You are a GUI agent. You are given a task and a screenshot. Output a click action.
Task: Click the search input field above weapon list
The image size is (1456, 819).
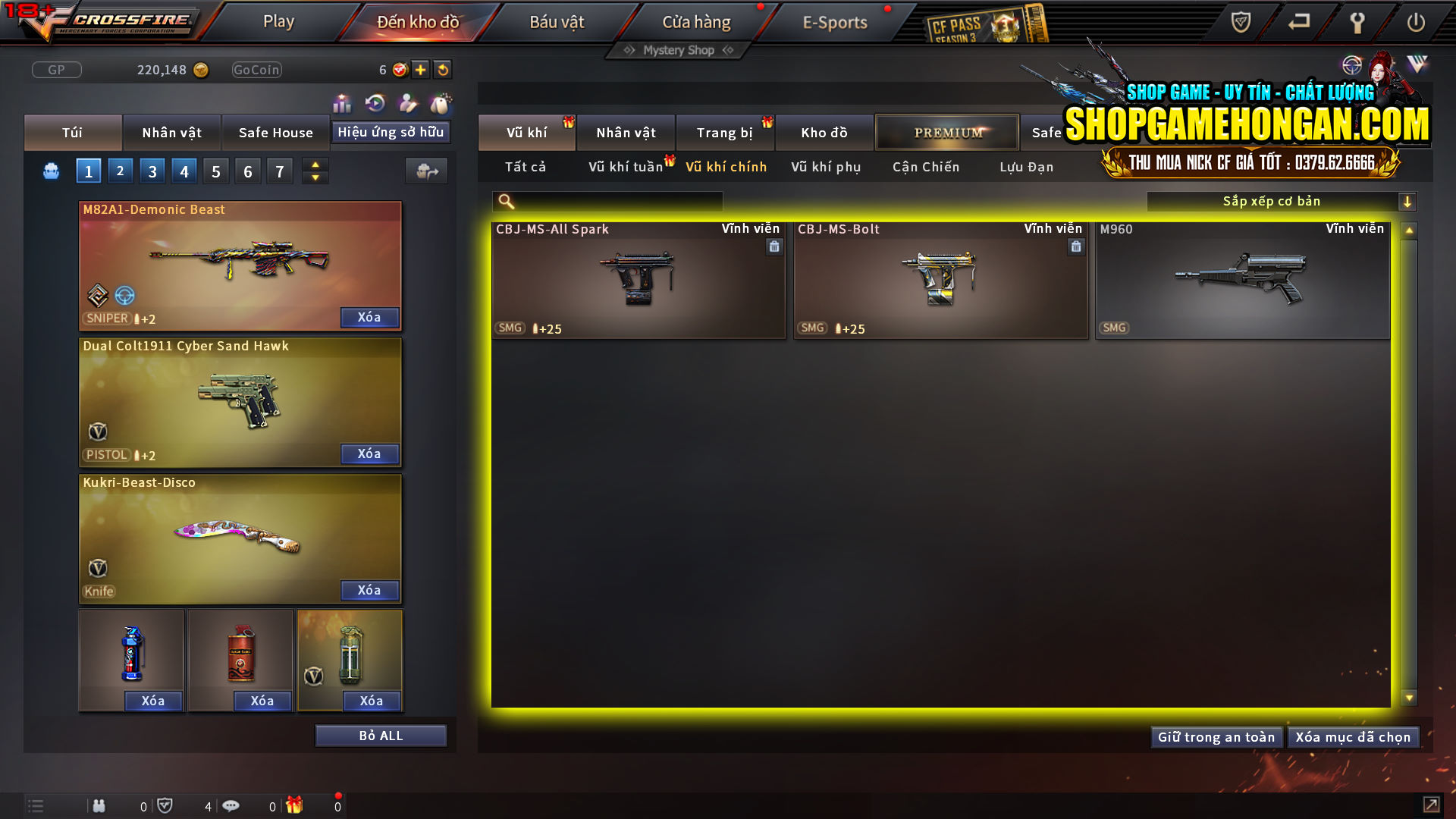607,201
